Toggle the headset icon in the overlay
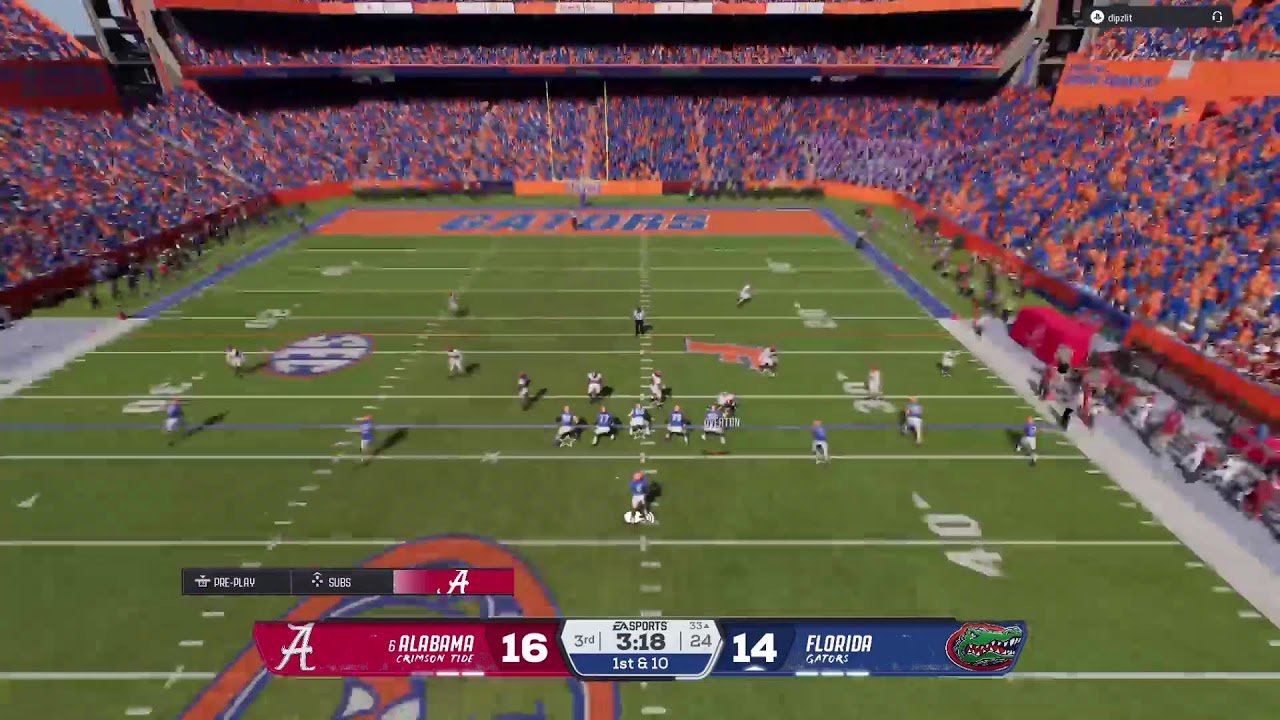Image resolution: width=1280 pixels, height=720 pixels. (1217, 17)
